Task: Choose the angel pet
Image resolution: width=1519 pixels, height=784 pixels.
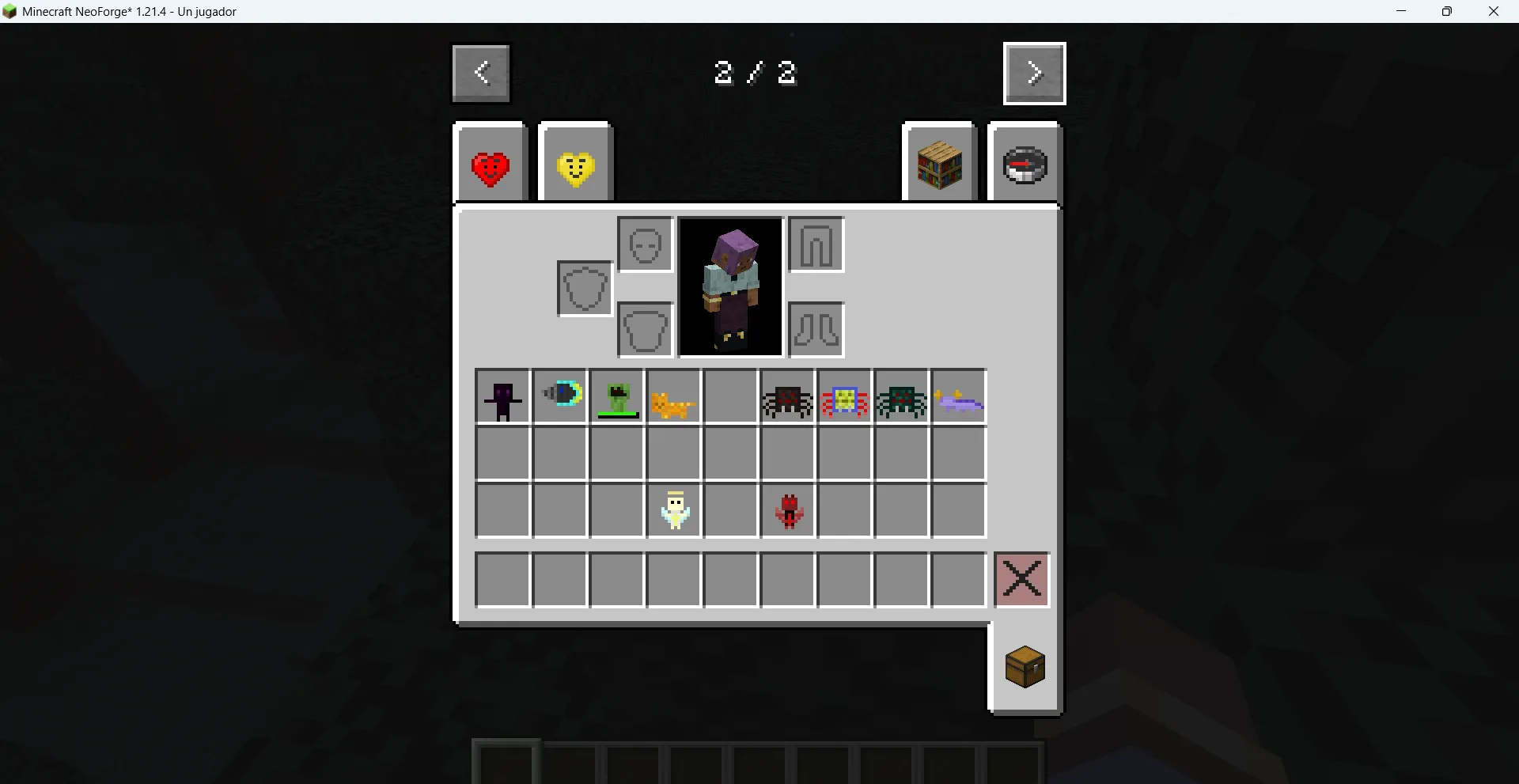Action: click(x=673, y=510)
